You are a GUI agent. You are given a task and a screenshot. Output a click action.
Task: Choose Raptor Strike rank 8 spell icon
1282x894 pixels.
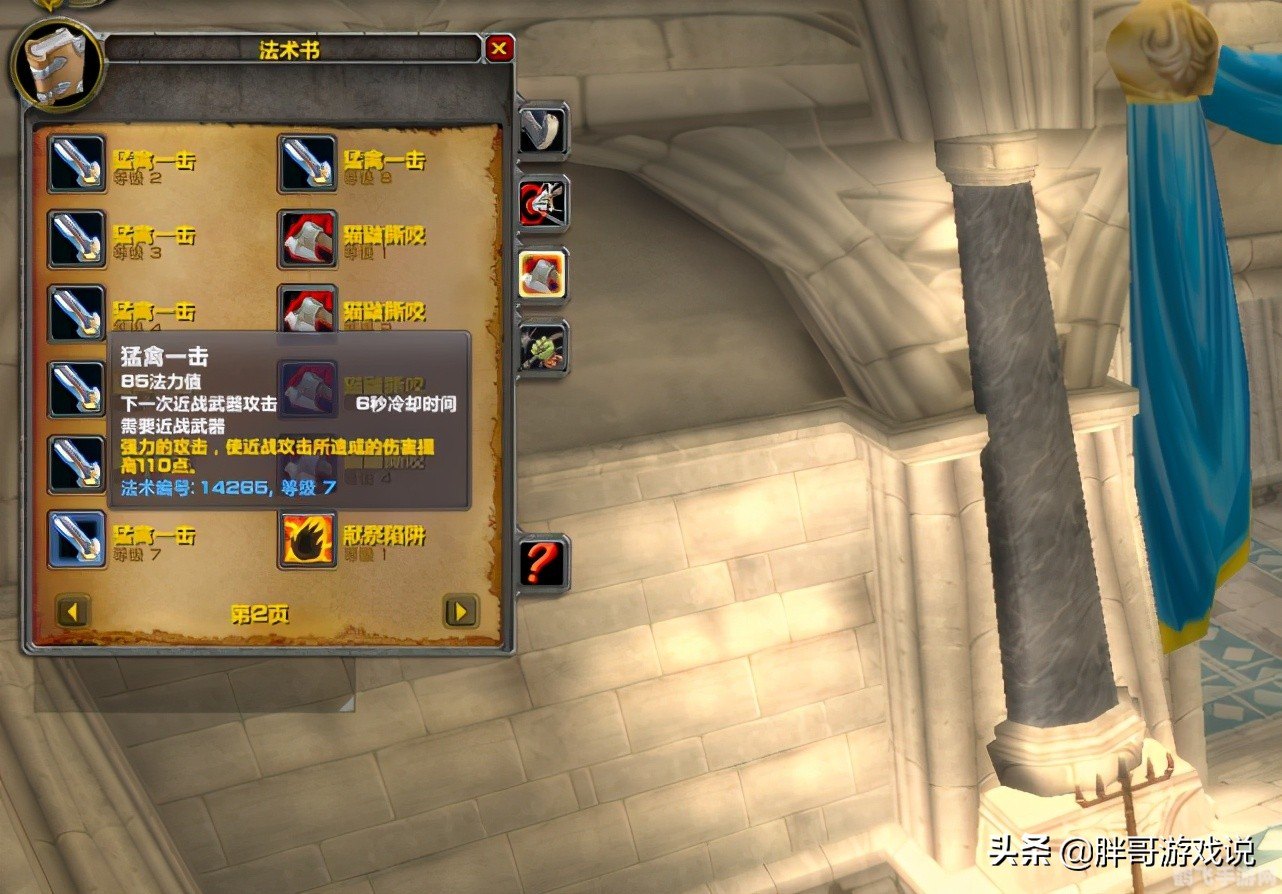pyautogui.click(x=307, y=163)
